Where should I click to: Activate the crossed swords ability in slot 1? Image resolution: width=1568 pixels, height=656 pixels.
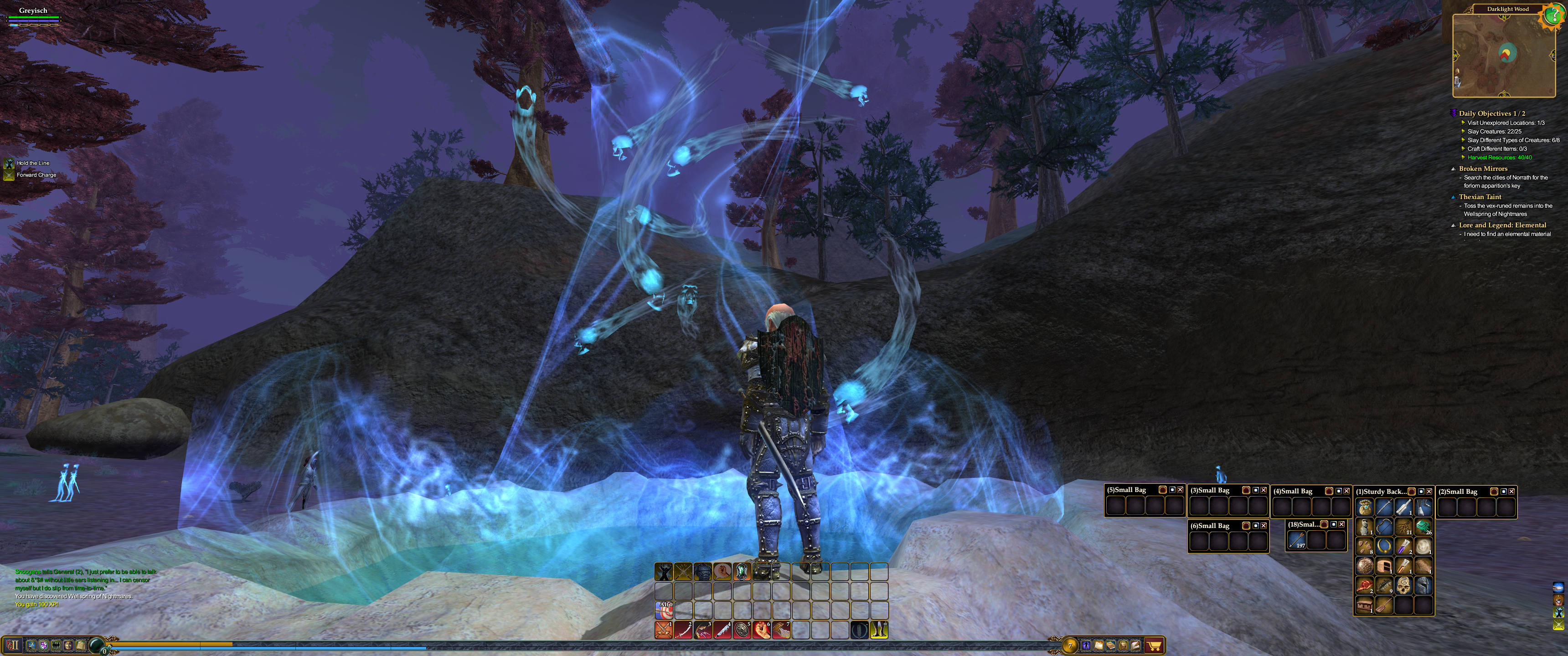coord(664,630)
